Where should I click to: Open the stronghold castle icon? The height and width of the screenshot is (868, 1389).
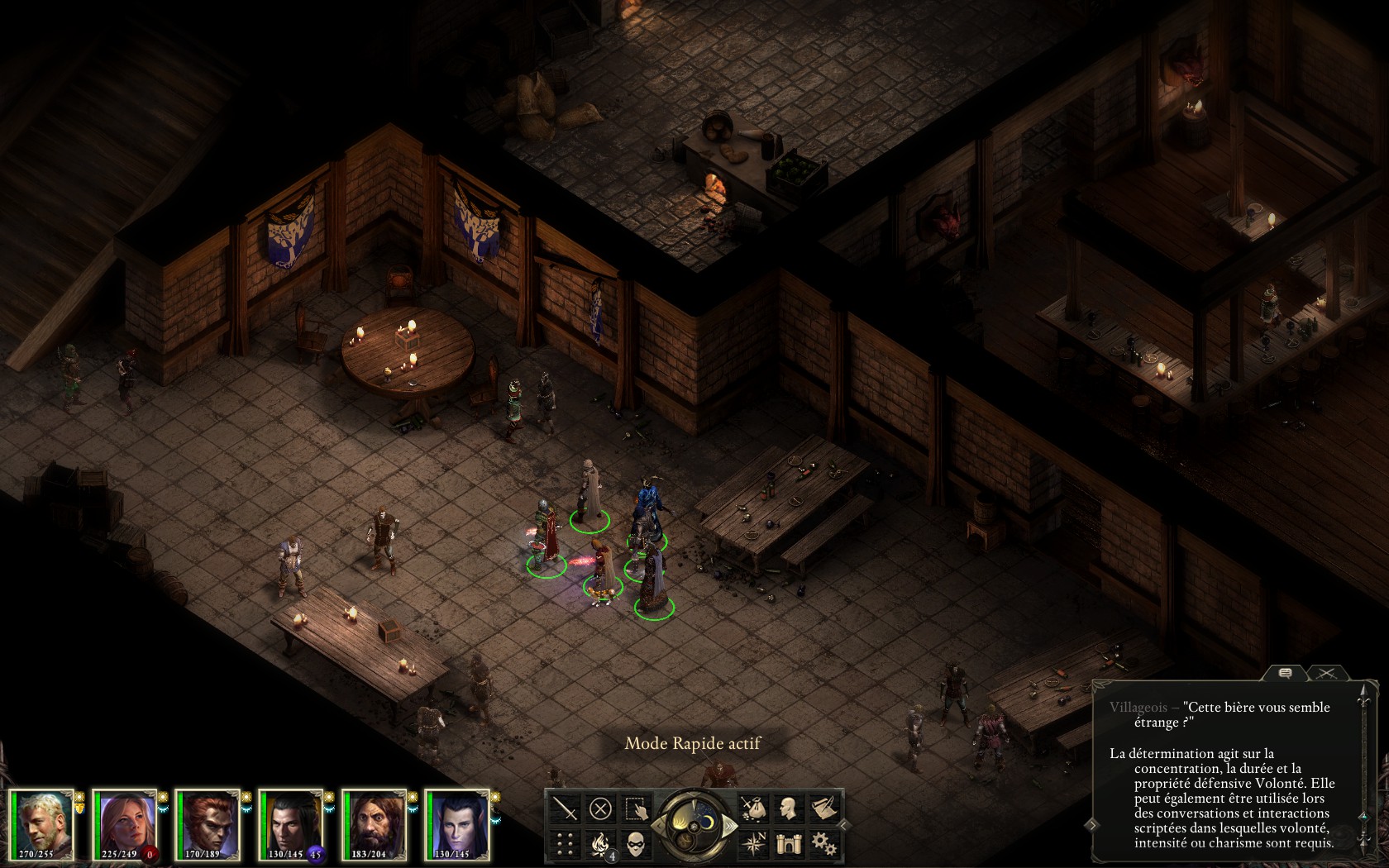tap(789, 843)
